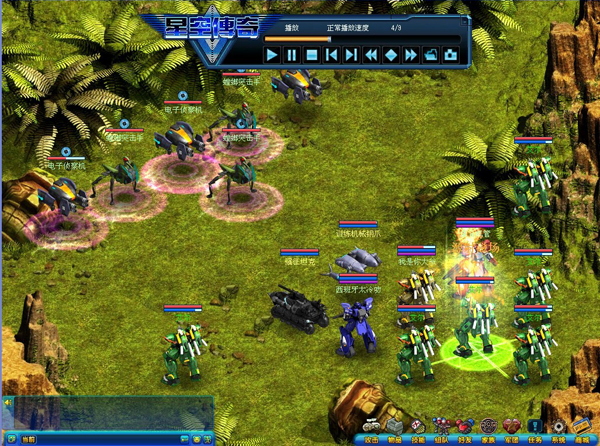This screenshot has height=446, width=600.
Task: Skip to the previous replay round
Action: point(331,54)
